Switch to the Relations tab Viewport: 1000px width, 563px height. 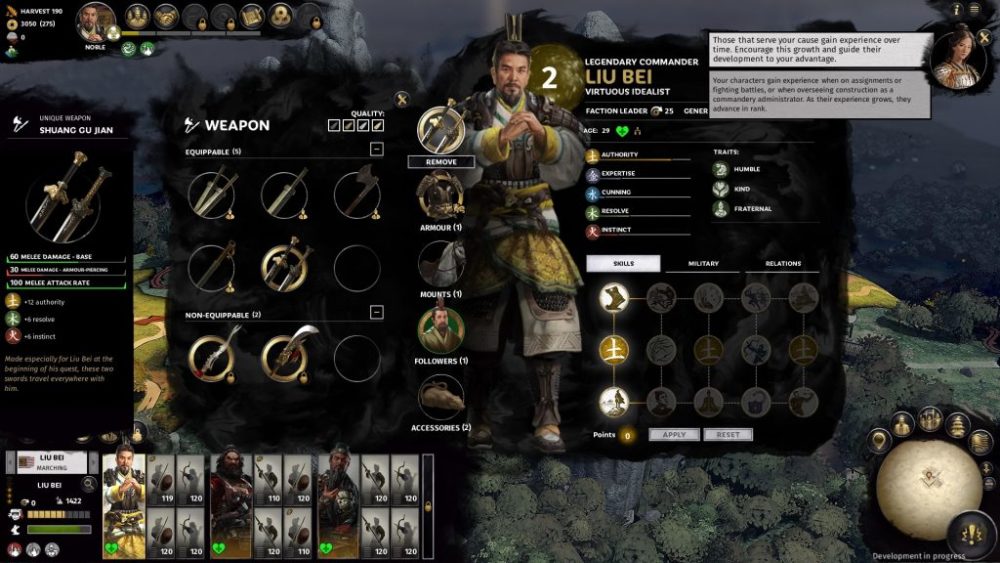coord(783,264)
